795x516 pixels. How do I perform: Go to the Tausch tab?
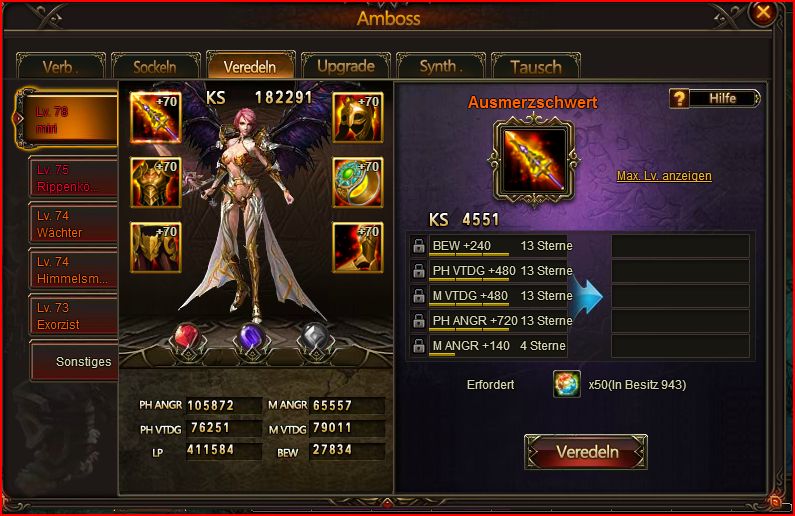535,67
